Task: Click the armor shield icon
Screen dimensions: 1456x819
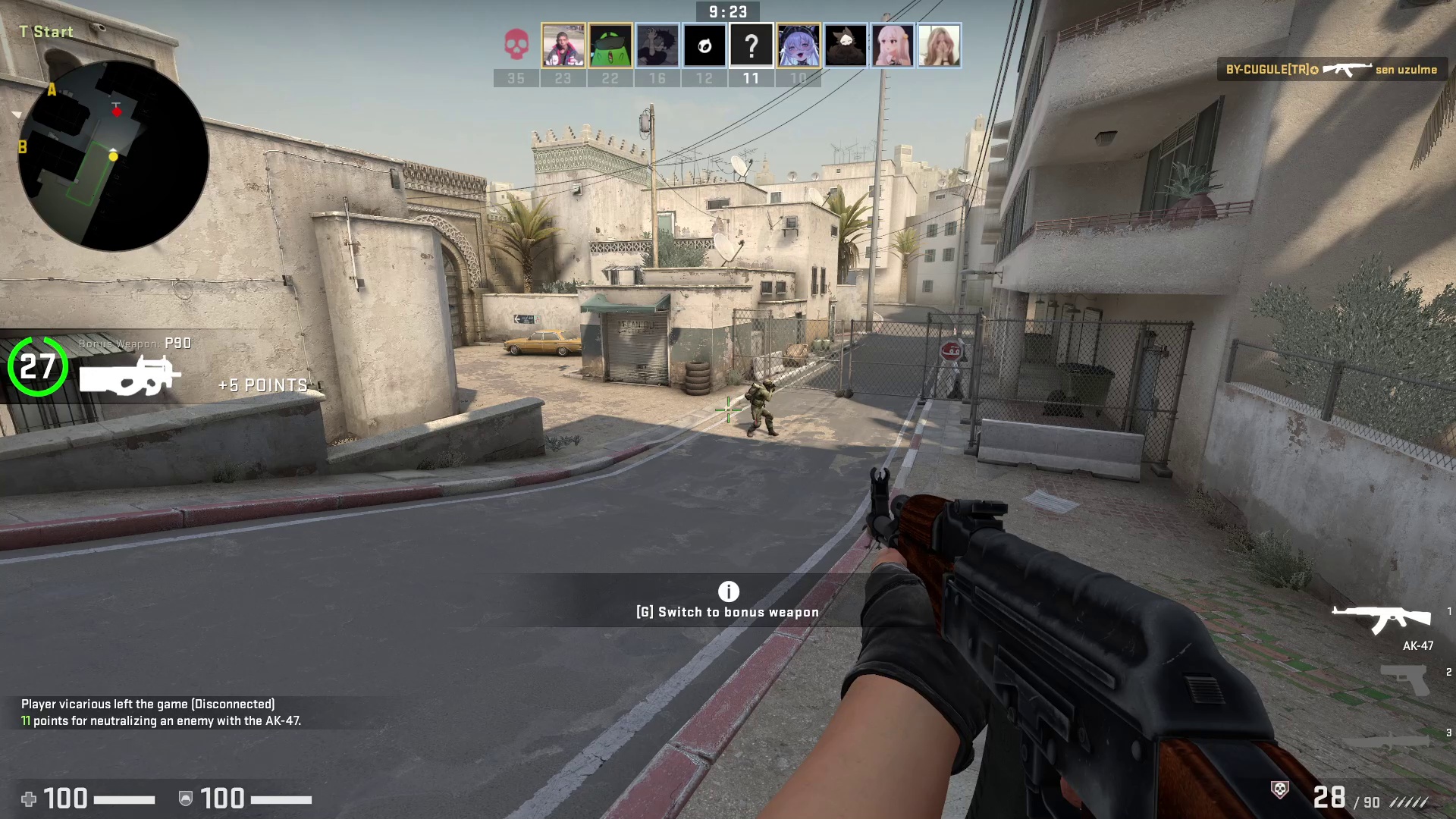Action: pos(184,799)
